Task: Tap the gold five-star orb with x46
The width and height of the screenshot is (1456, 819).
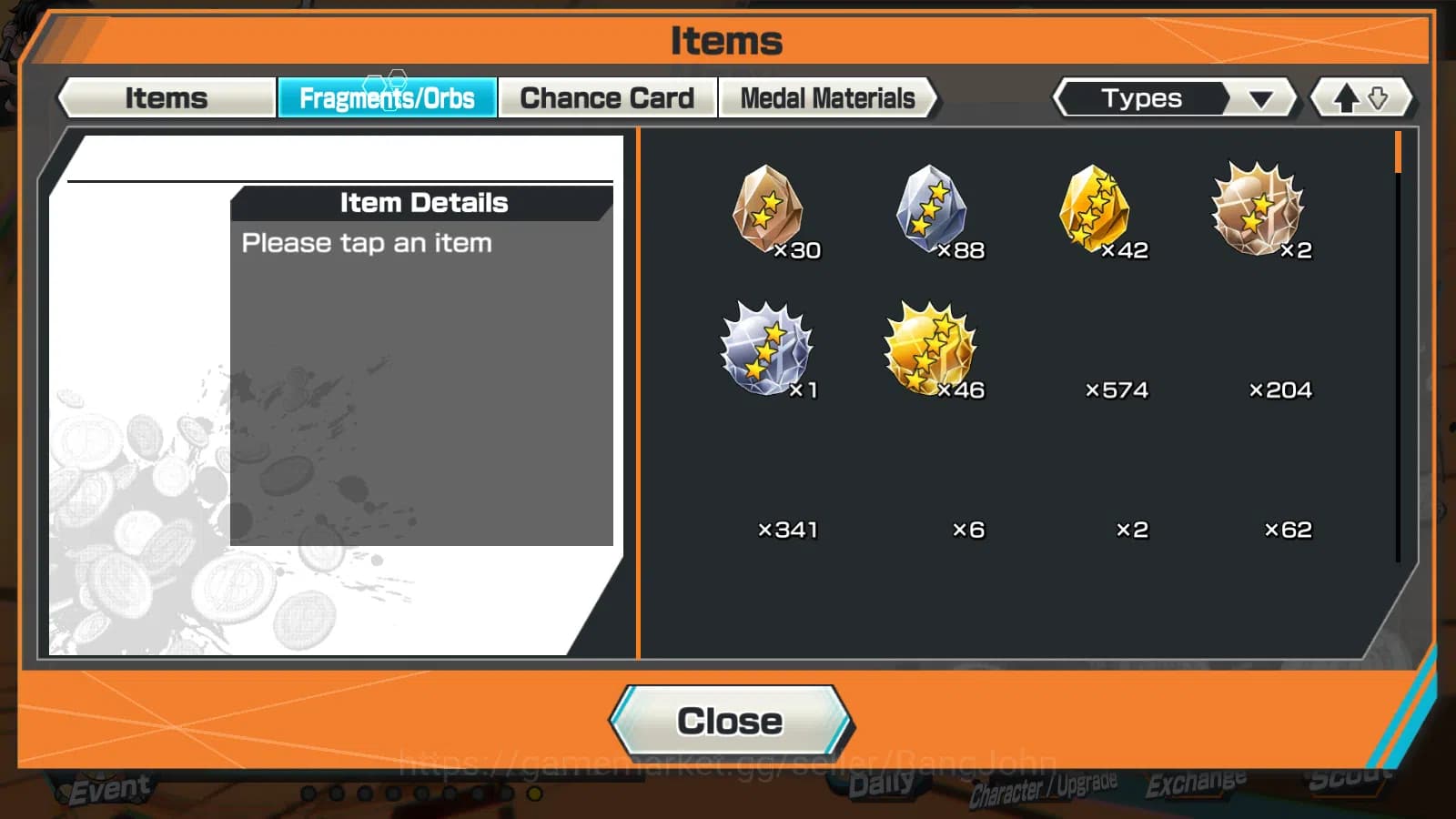Action: 930,350
